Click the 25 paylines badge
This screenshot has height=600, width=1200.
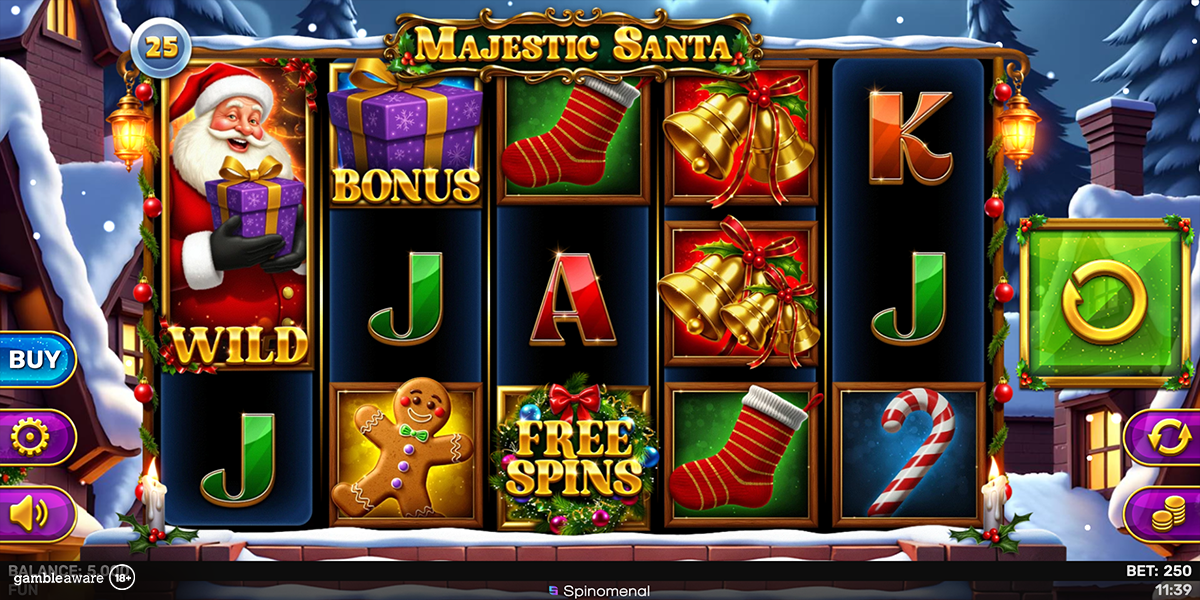[x=162, y=46]
